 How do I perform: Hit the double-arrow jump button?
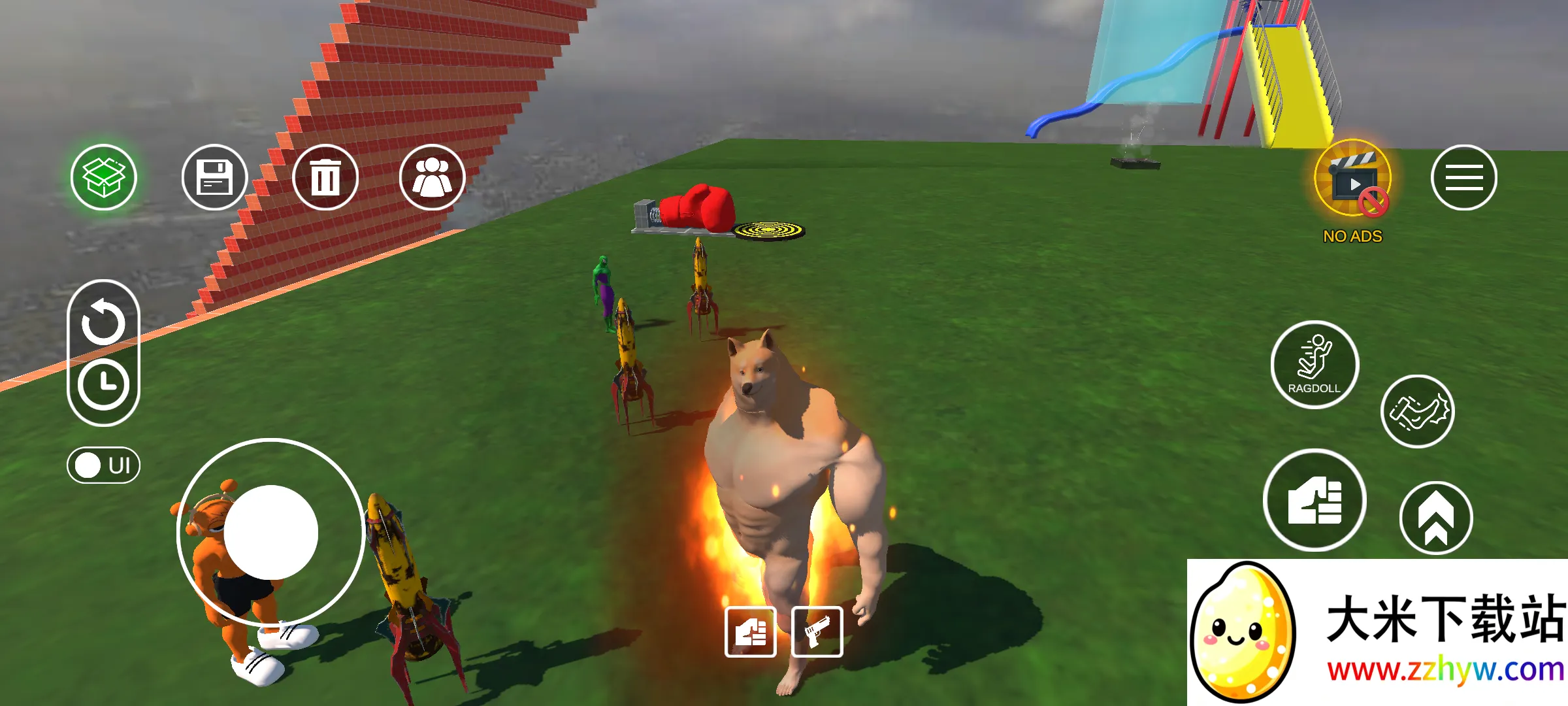[1435, 518]
